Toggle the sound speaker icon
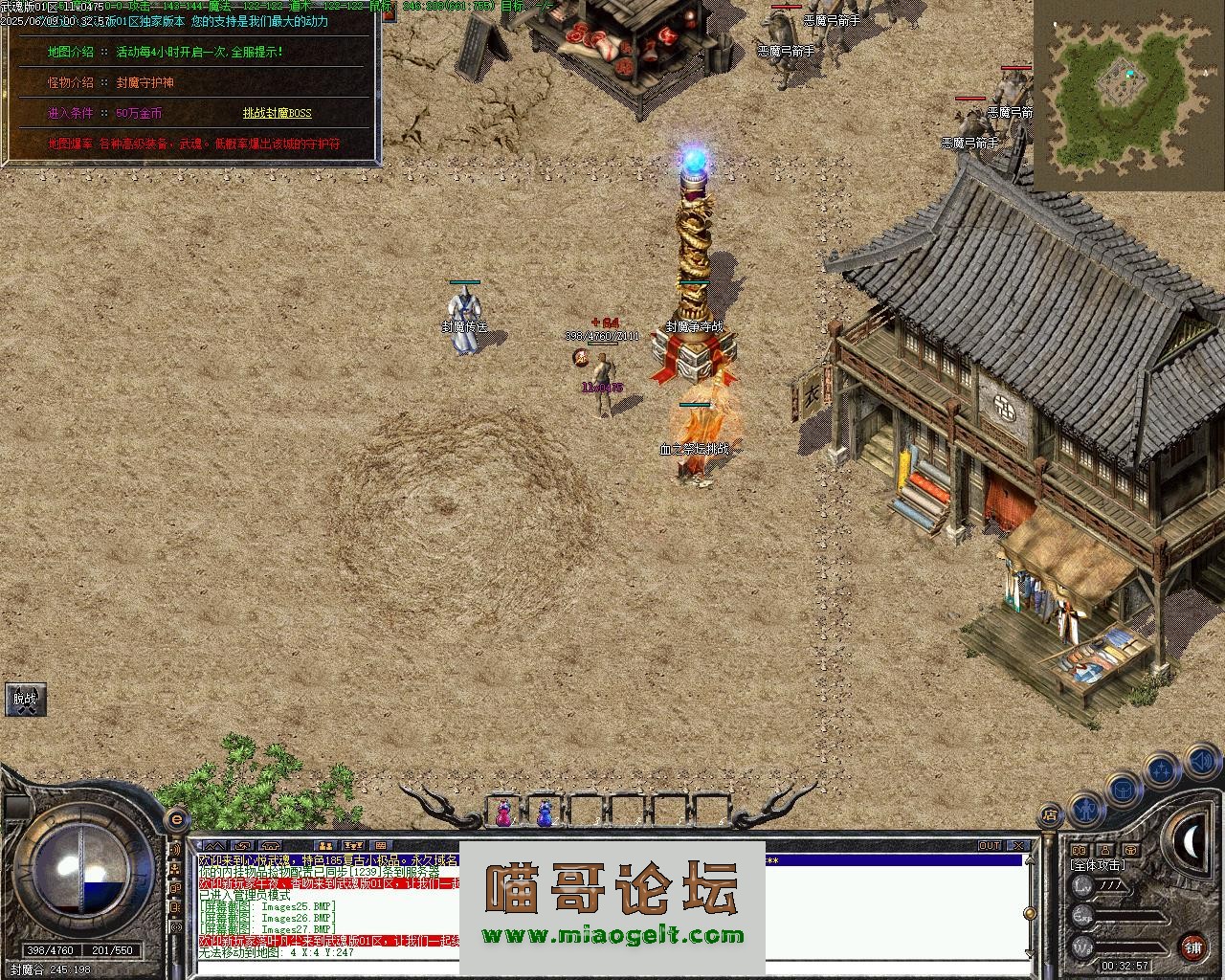Image resolution: width=1225 pixels, height=980 pixels. pos(1200,762)
